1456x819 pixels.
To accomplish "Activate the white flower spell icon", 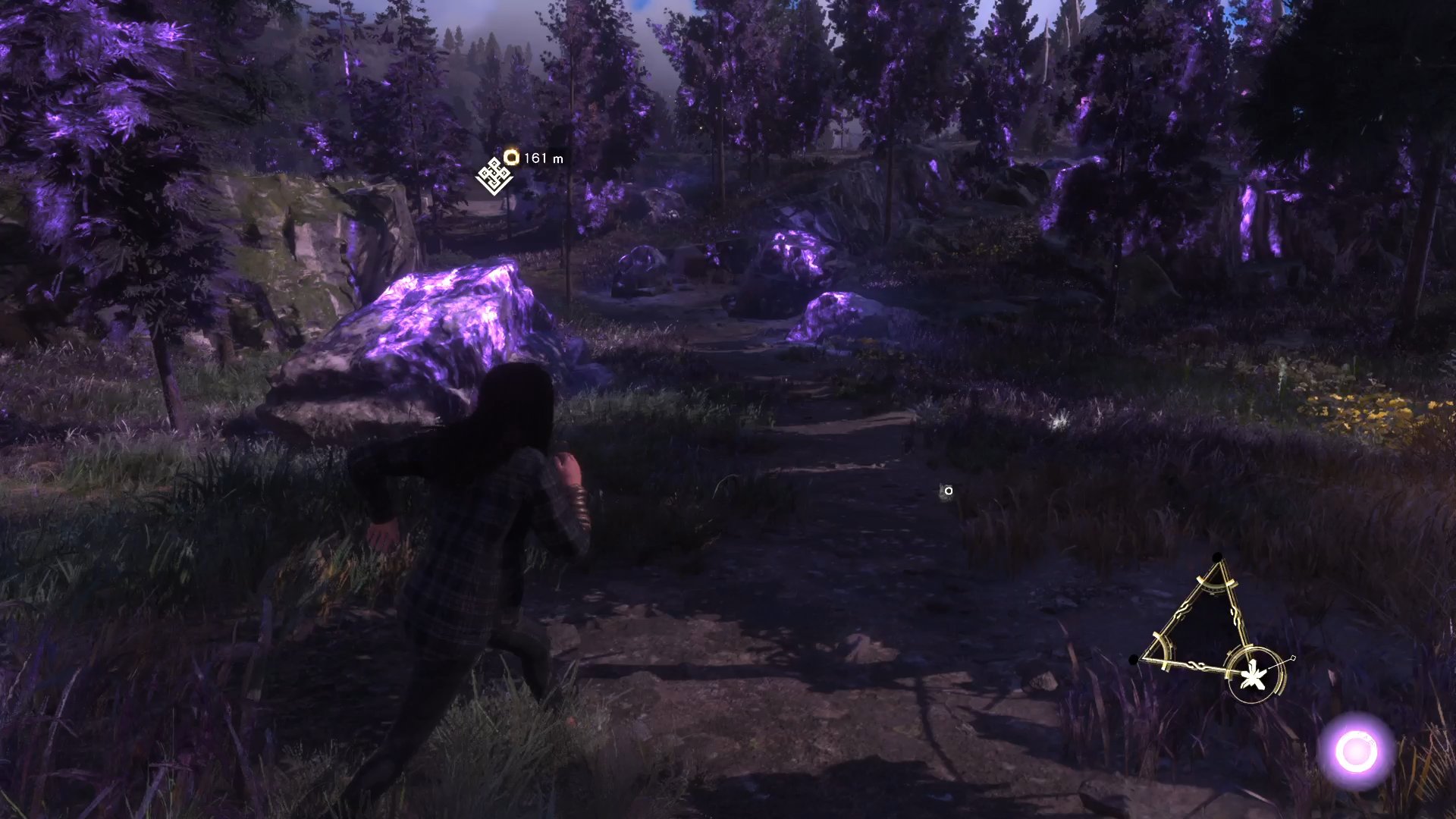I will pos(1253,676).
